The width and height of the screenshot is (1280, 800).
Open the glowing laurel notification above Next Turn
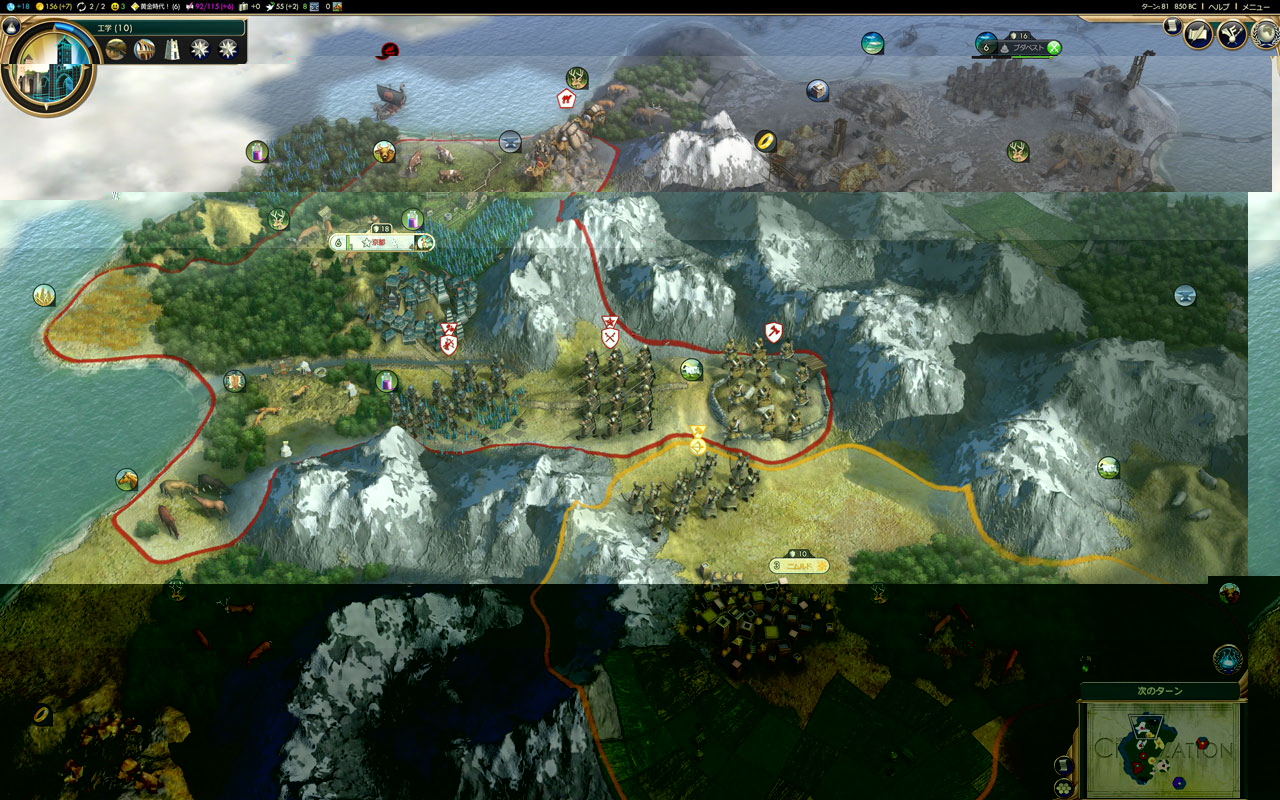tap(1228, 659)
